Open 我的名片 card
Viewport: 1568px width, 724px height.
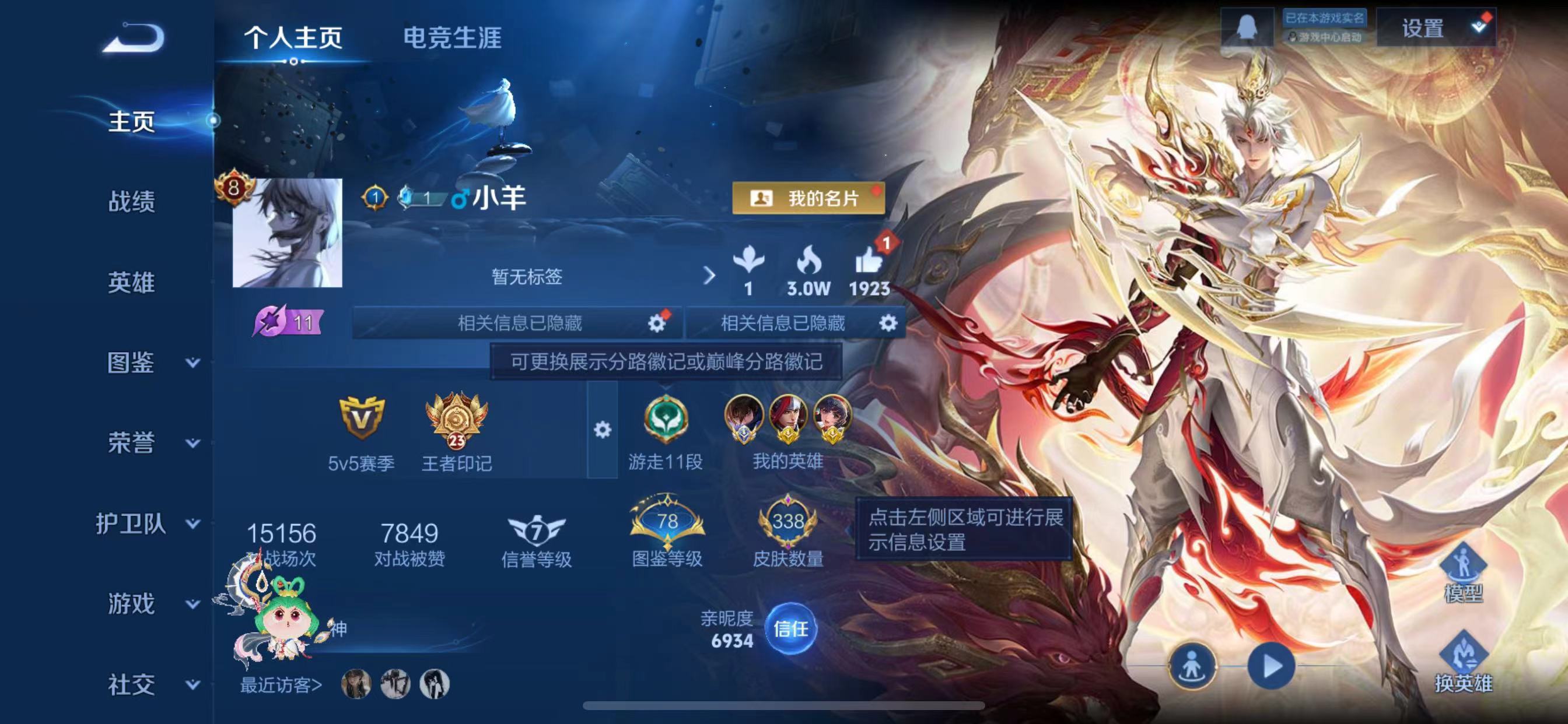tap(808, 199)
